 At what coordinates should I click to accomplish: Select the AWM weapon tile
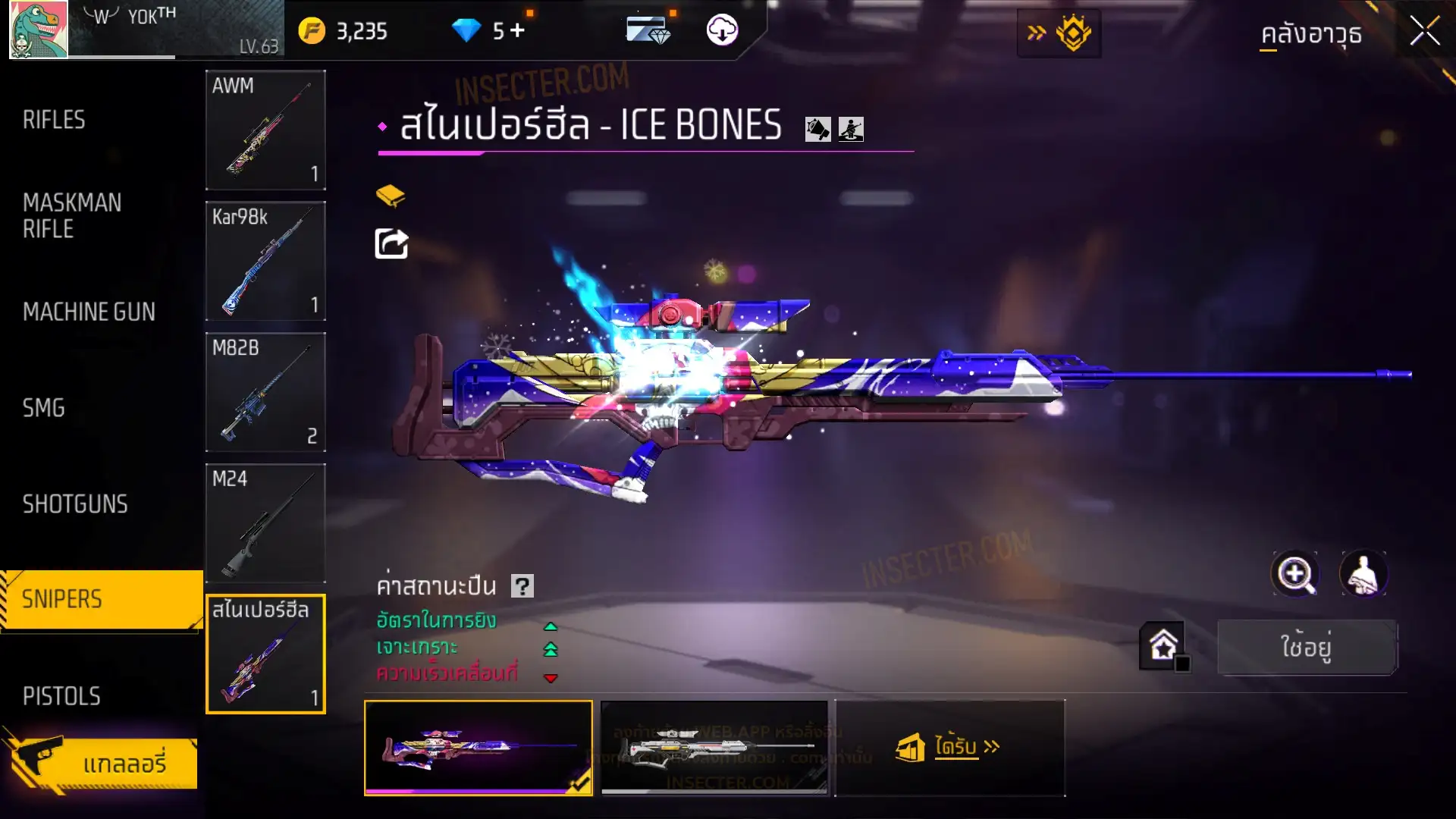point(265,130)
